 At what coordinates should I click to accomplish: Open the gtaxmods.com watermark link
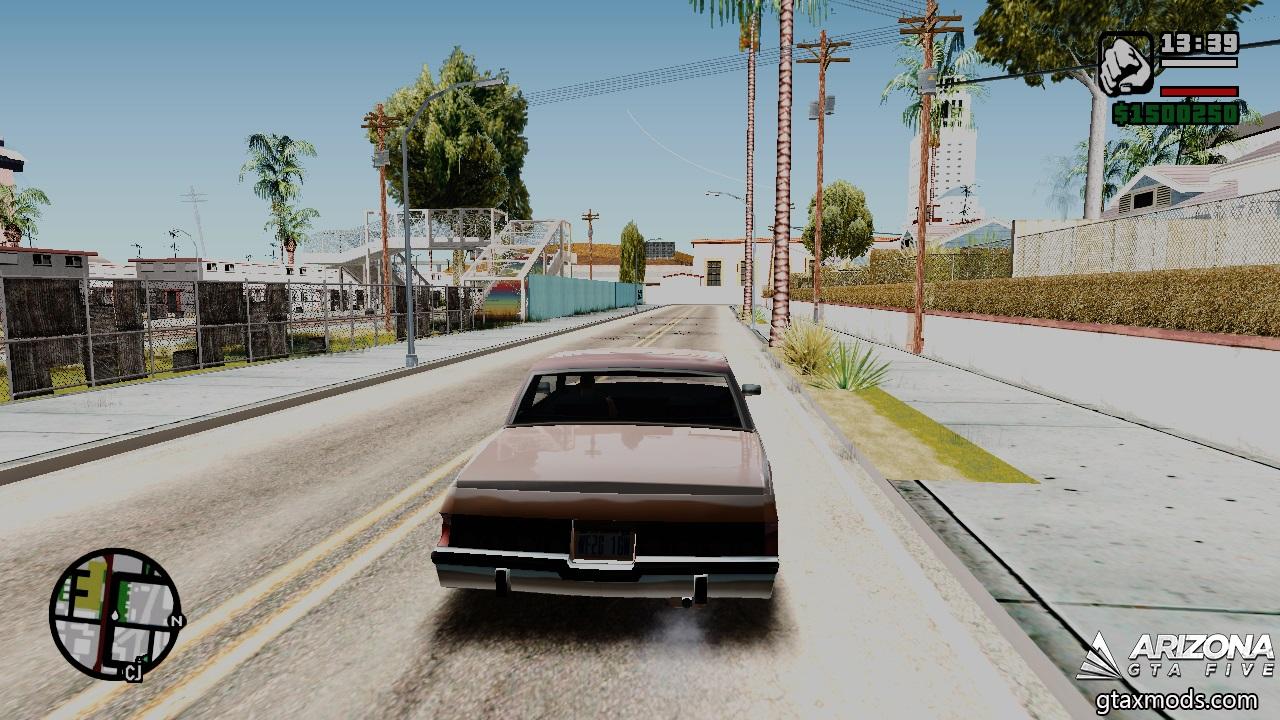point(1177,699)
